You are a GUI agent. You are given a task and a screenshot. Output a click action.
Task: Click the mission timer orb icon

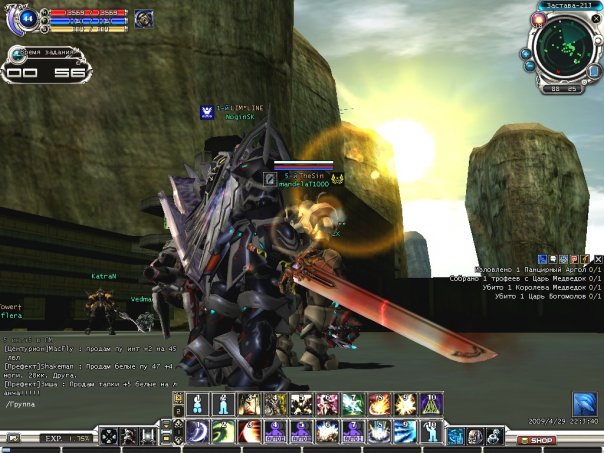click(18, 53)
